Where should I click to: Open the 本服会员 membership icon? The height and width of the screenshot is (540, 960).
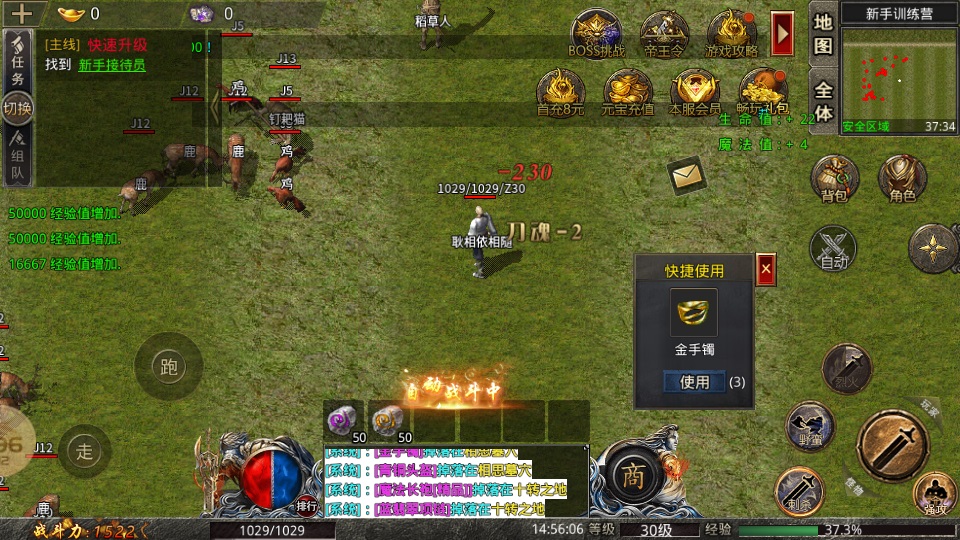pyautogui.click(x=695, y=91)
